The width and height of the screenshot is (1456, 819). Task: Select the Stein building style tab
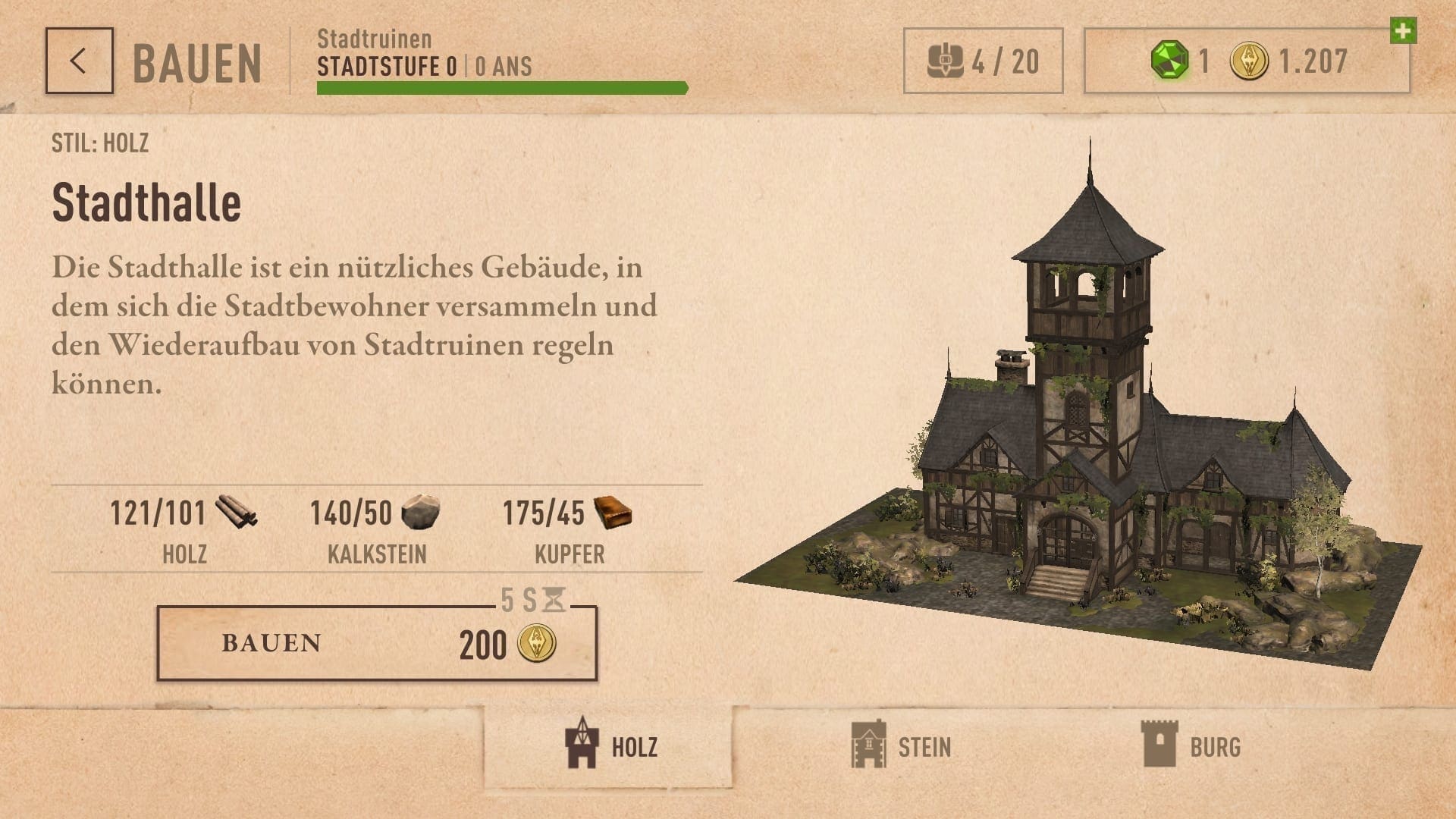(901, 746)
